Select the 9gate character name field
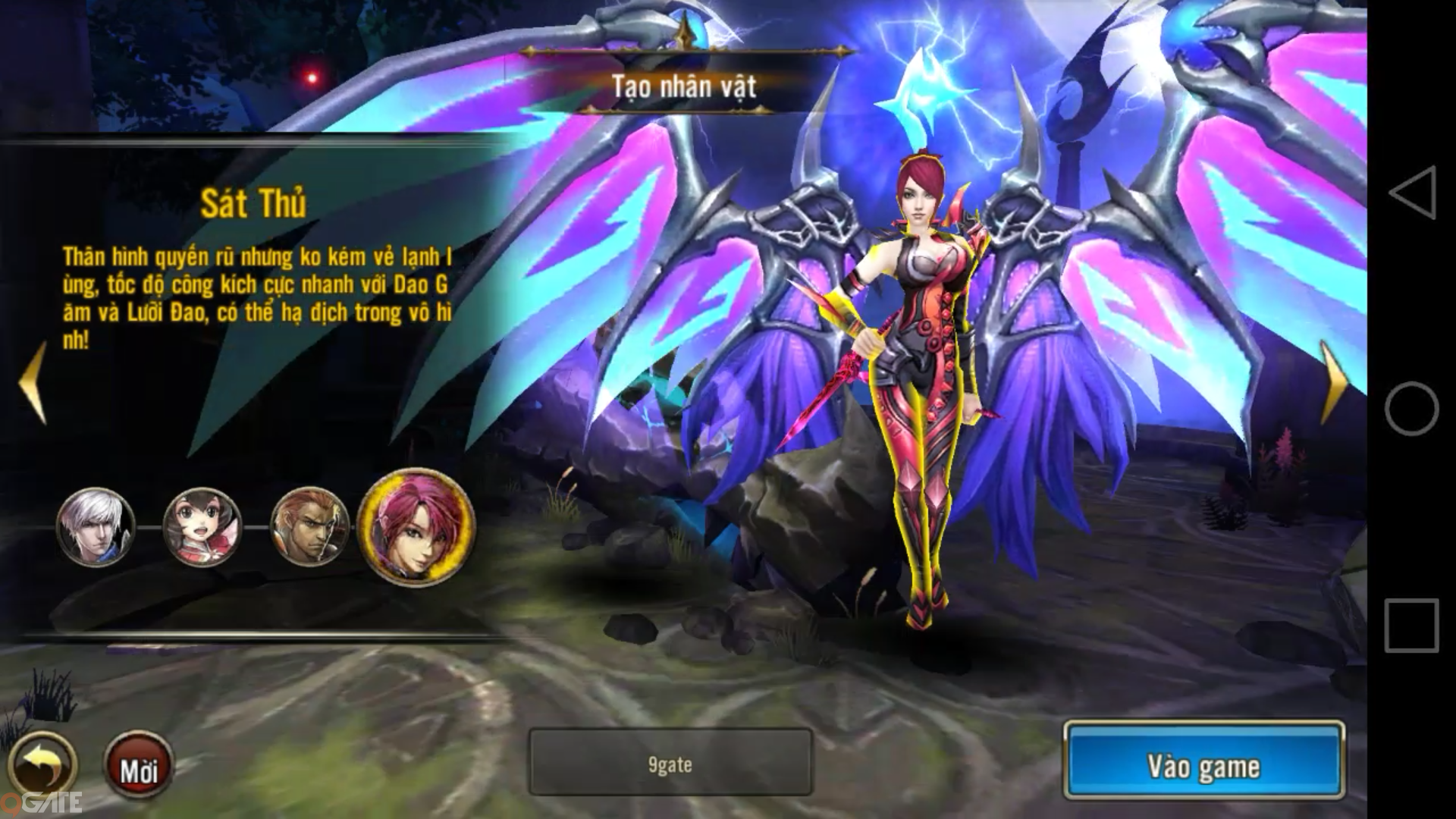The image size is (1456, 819). 670,762
